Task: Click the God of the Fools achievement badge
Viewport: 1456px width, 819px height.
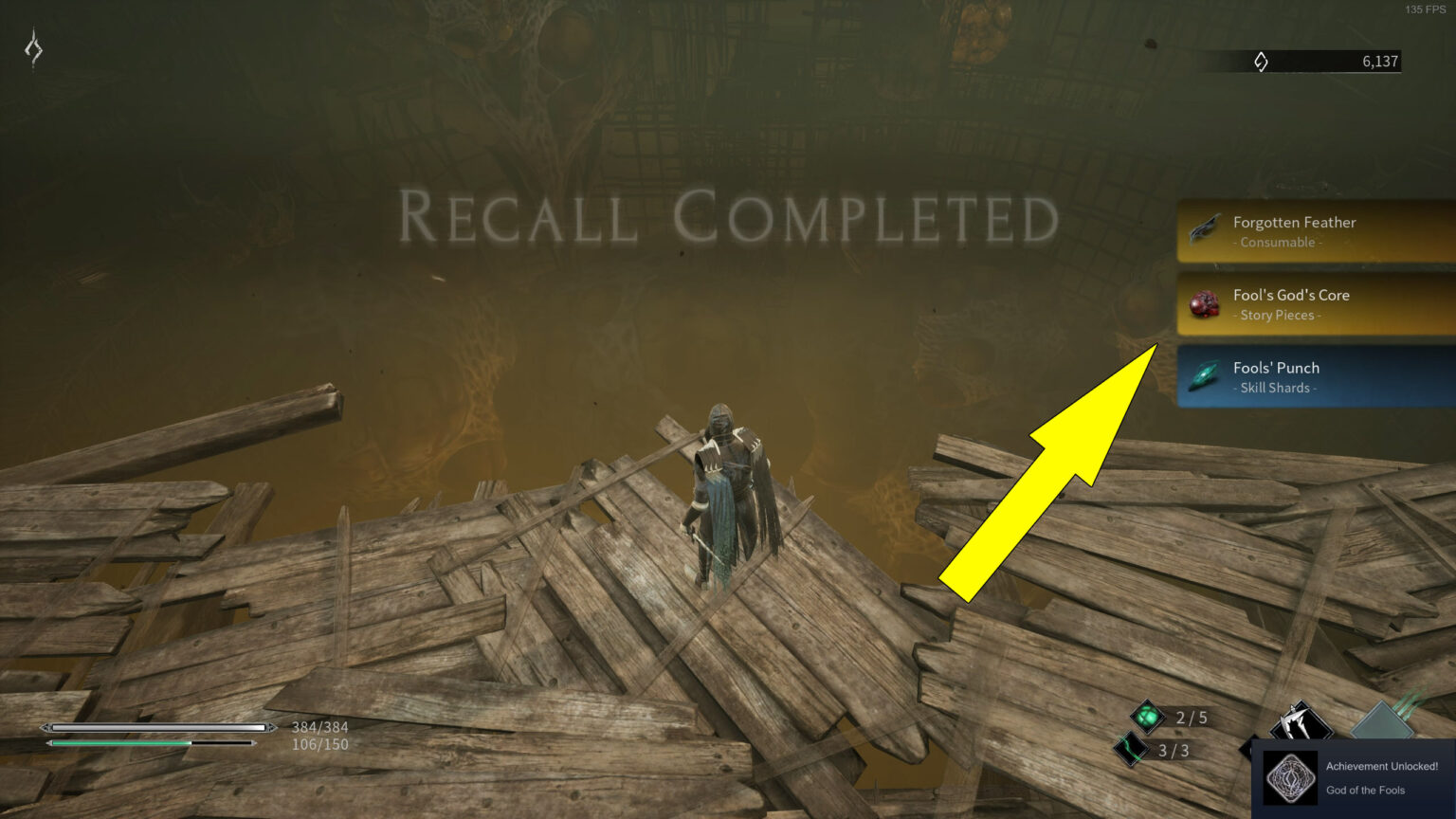Action: coord(1292,777)
